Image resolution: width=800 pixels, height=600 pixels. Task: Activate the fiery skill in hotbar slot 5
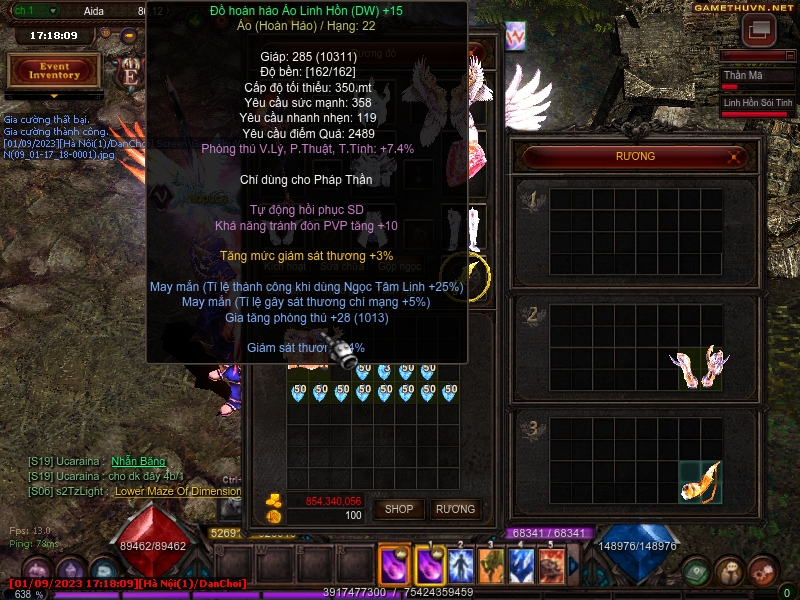[x=552, y=567]
